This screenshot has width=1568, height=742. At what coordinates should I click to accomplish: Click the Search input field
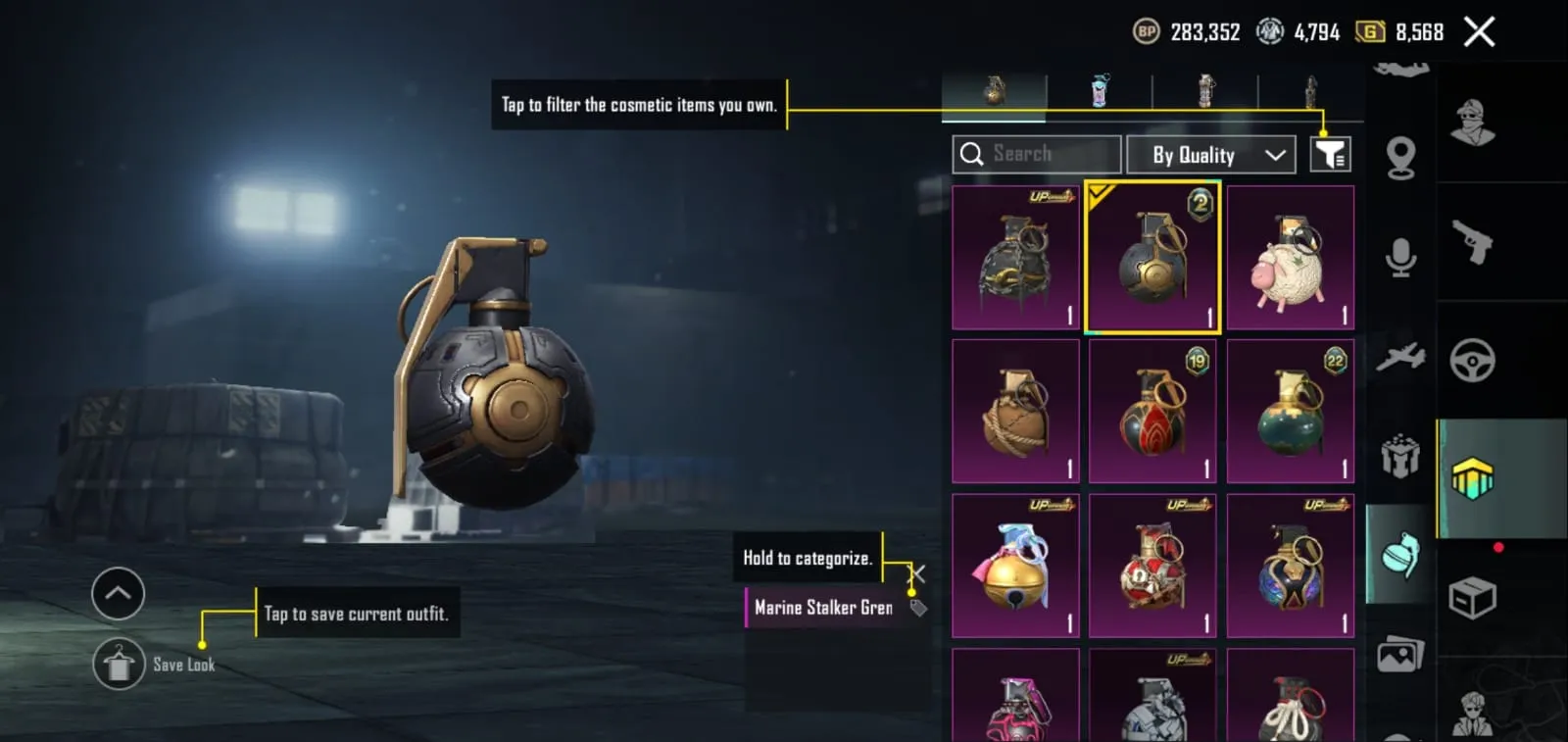(x=1036, y=154)
